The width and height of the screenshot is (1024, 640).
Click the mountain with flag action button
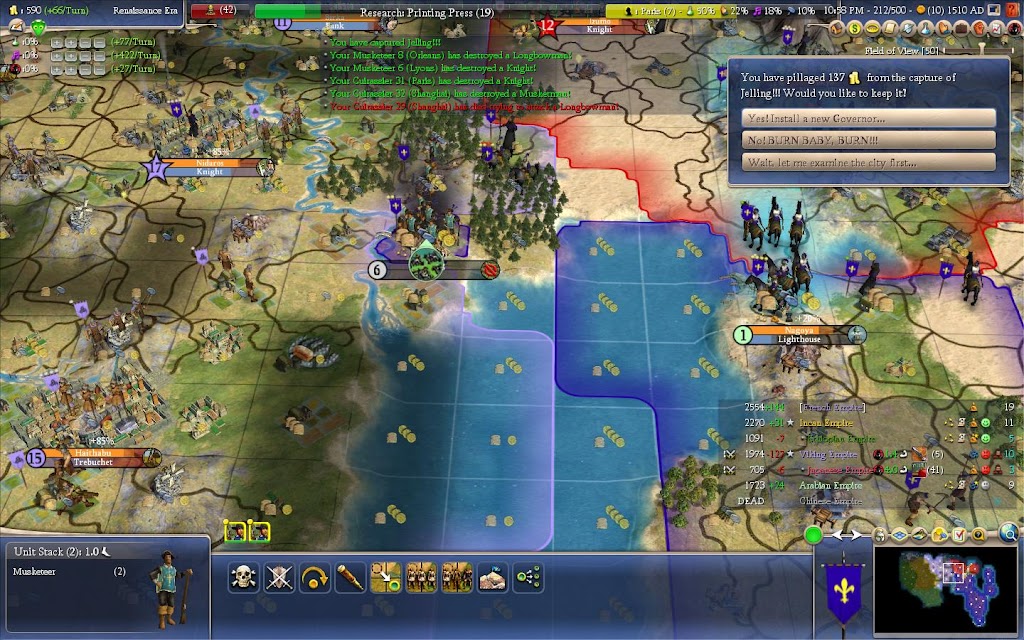(x=492, y=577)
